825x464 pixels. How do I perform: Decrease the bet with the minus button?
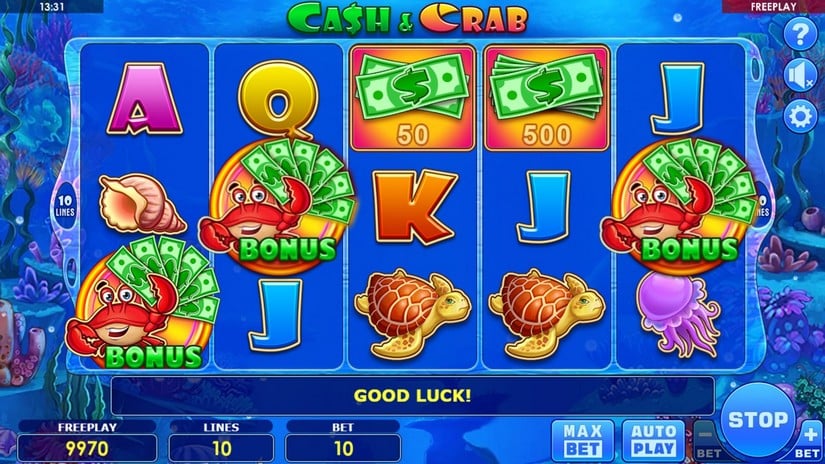pyautogui.click(x=706, y=439)
